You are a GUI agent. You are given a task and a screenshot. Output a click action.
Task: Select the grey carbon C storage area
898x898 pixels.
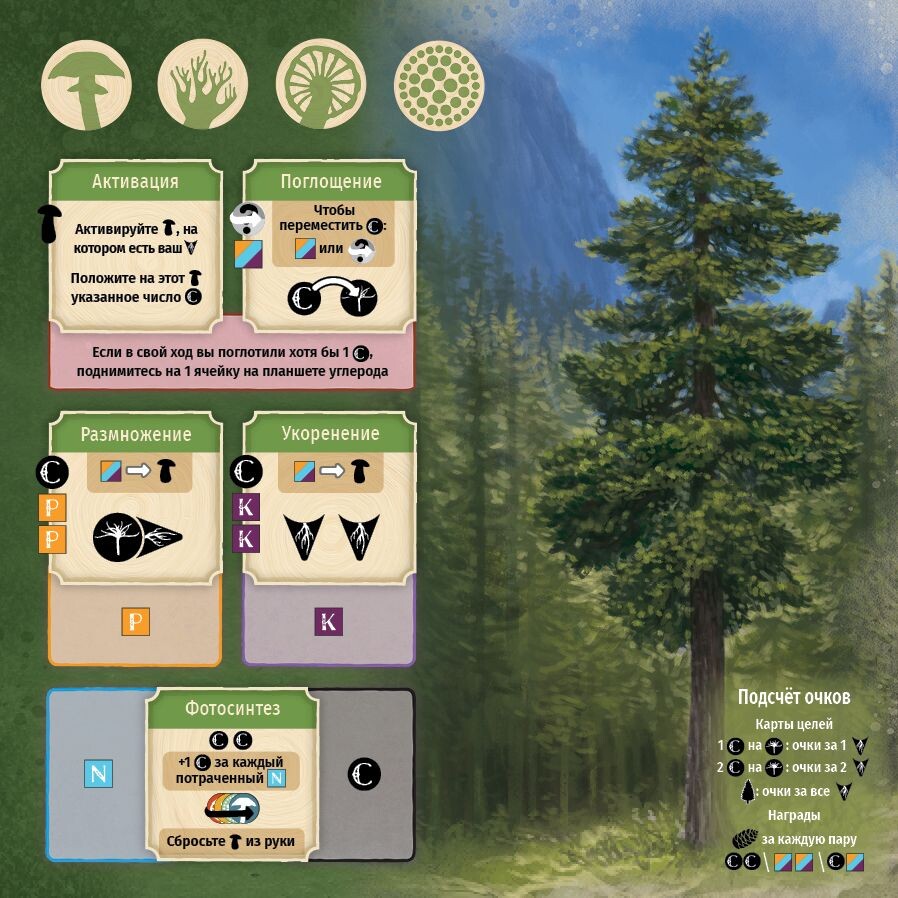(x=364, y=774)
